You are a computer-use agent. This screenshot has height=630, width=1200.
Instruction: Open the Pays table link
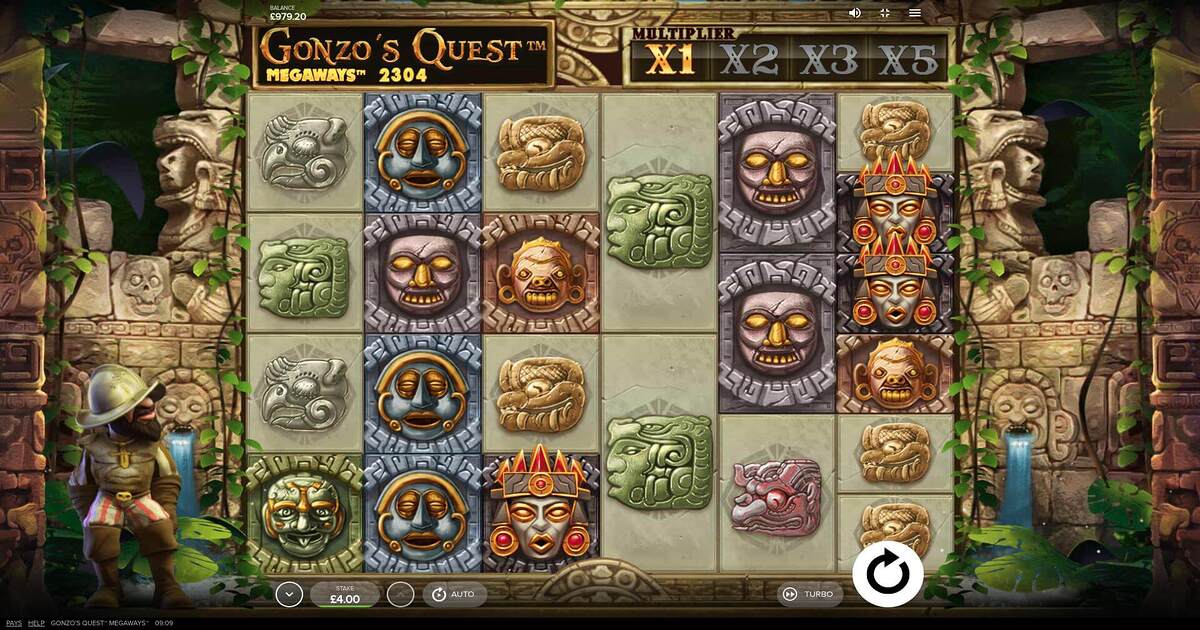click(x=13, y=622)
